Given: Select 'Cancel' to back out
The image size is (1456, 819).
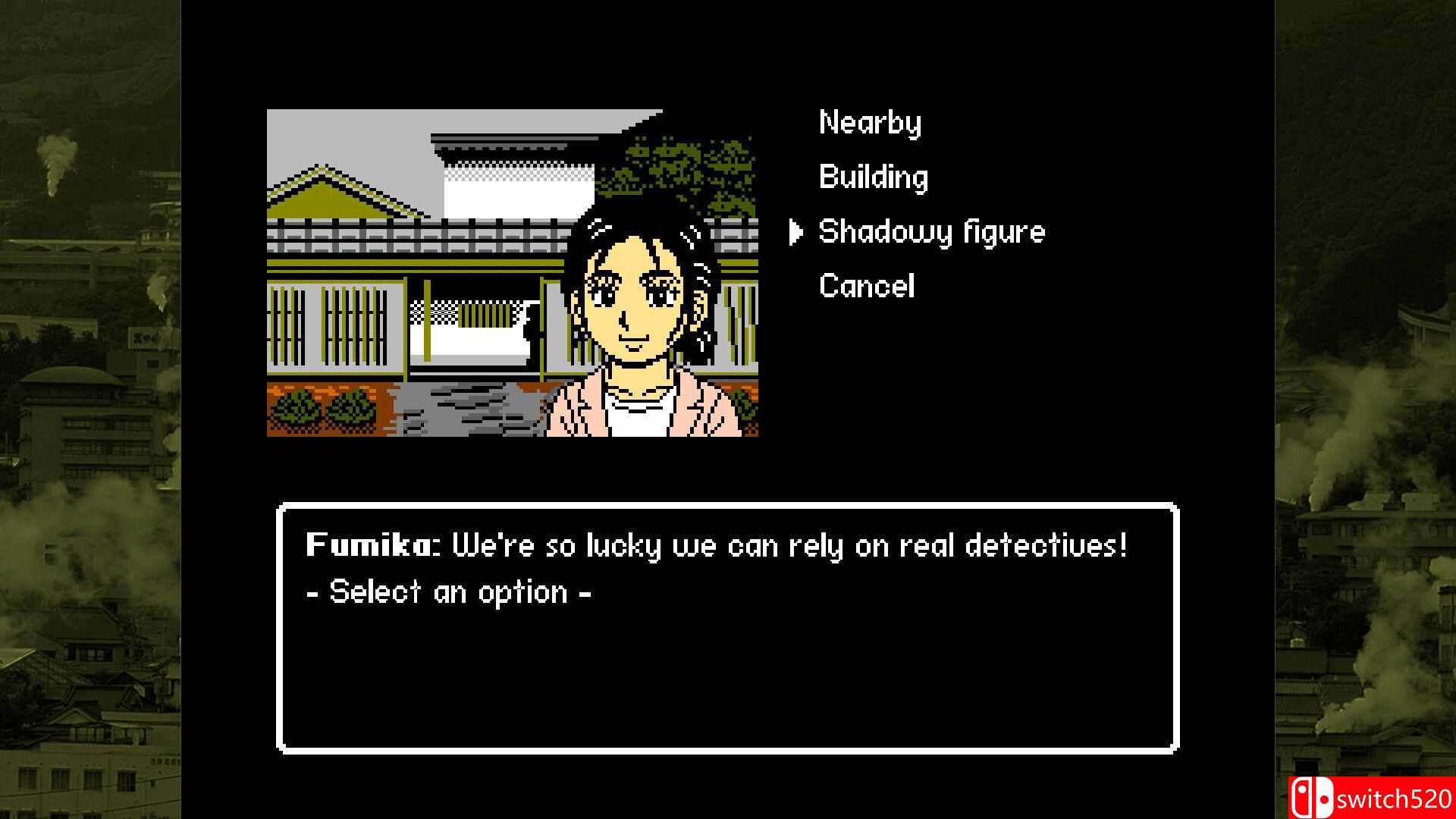Looking at the screenshot, I should coord(865,286).
